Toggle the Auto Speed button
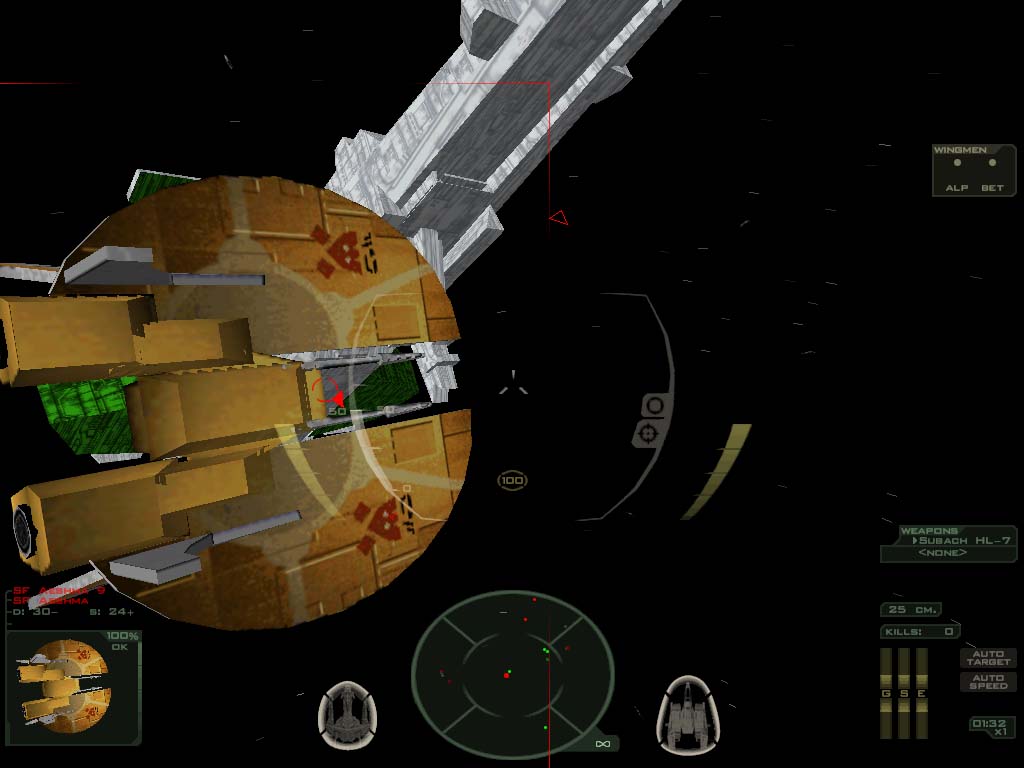The image size is (1024, 768). 989,682
